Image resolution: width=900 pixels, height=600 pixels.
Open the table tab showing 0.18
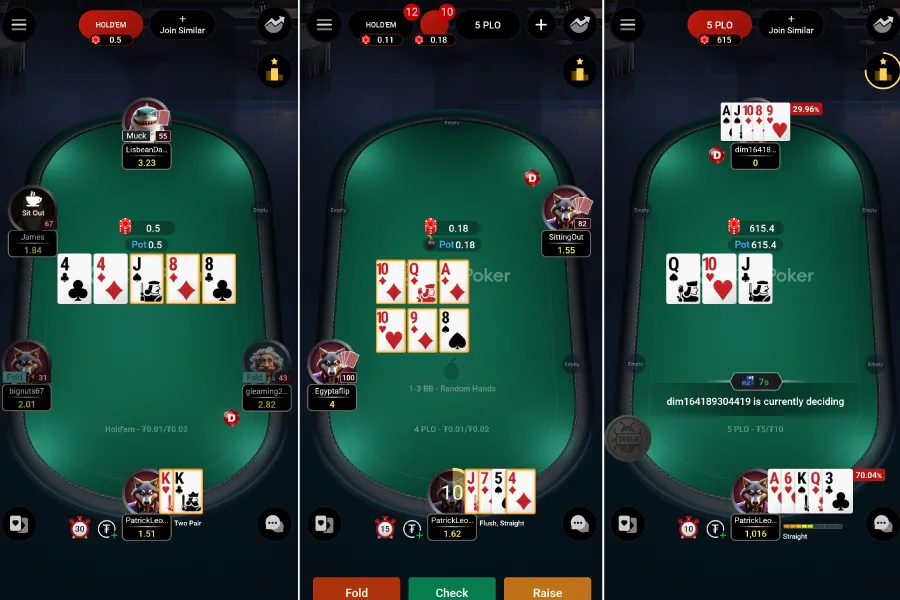436,25
